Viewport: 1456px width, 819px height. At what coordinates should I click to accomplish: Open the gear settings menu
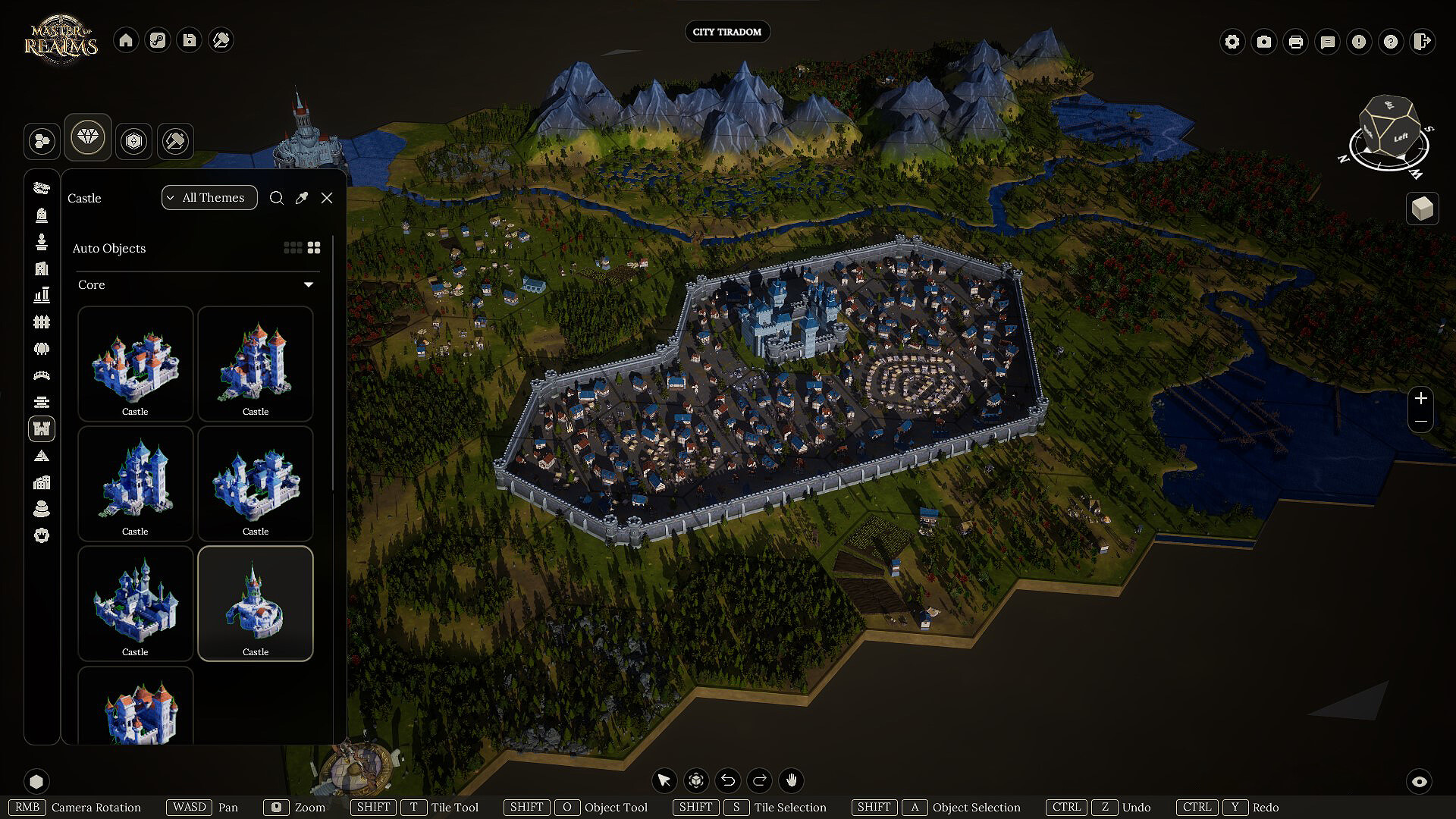tap(1232, 42)
